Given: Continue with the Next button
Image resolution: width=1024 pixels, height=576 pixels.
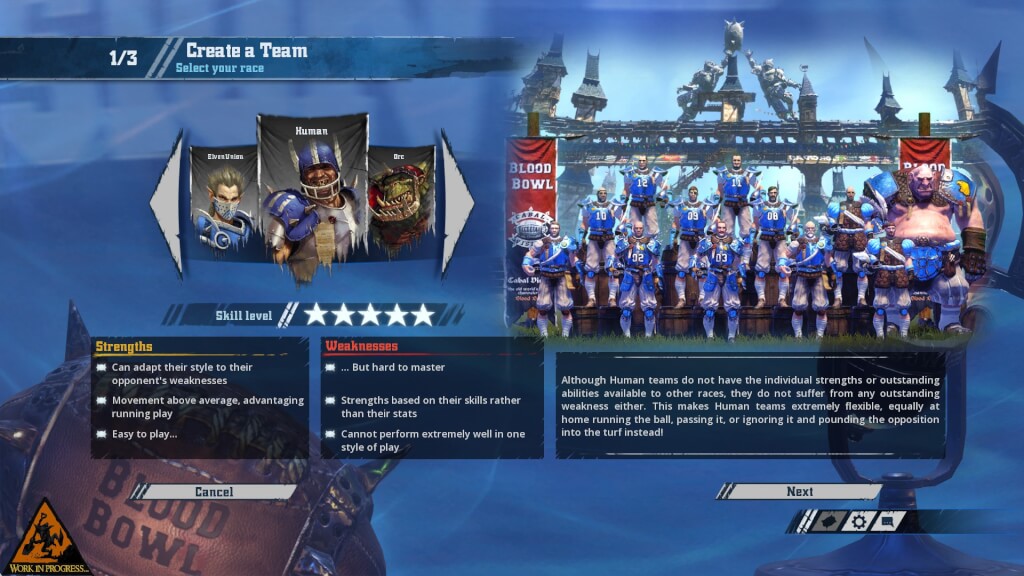Looking at the screenshot, I should click(799, 492).
